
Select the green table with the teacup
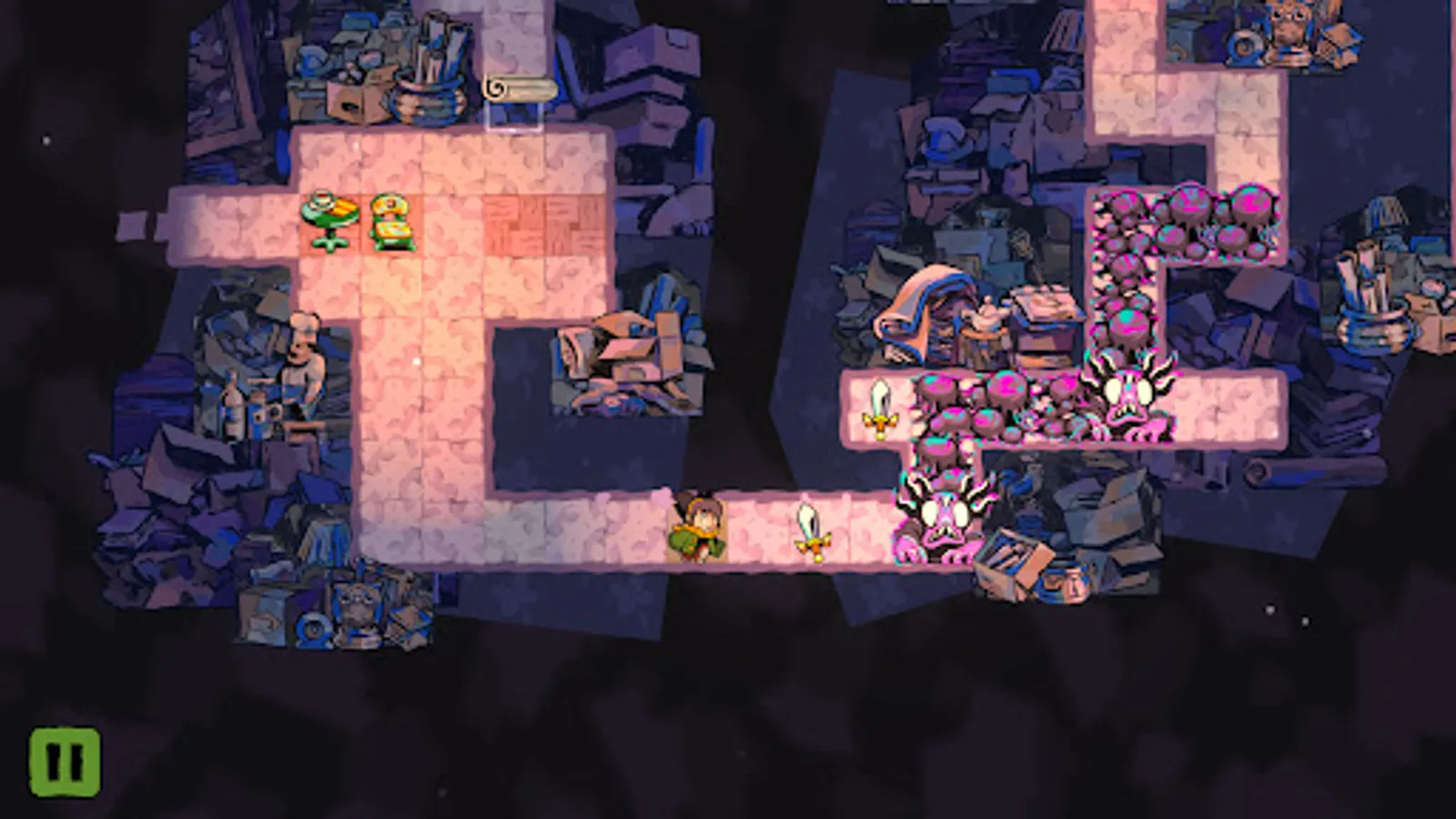pyautogui.click(x=330, y=218)
